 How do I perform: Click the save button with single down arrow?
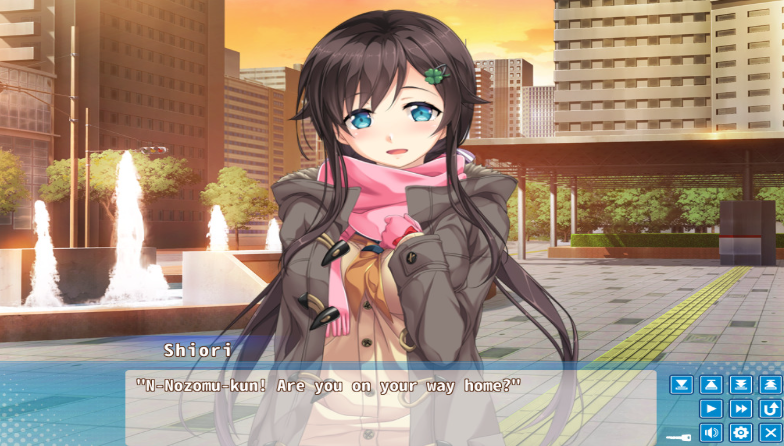(x=681, y=385)
